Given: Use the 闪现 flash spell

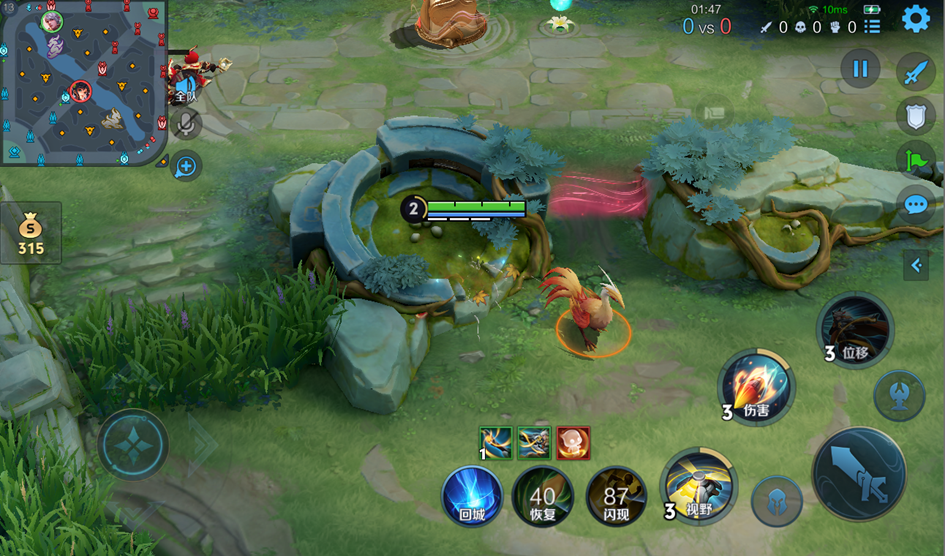Looking at the screenshot, I should 616,494.
